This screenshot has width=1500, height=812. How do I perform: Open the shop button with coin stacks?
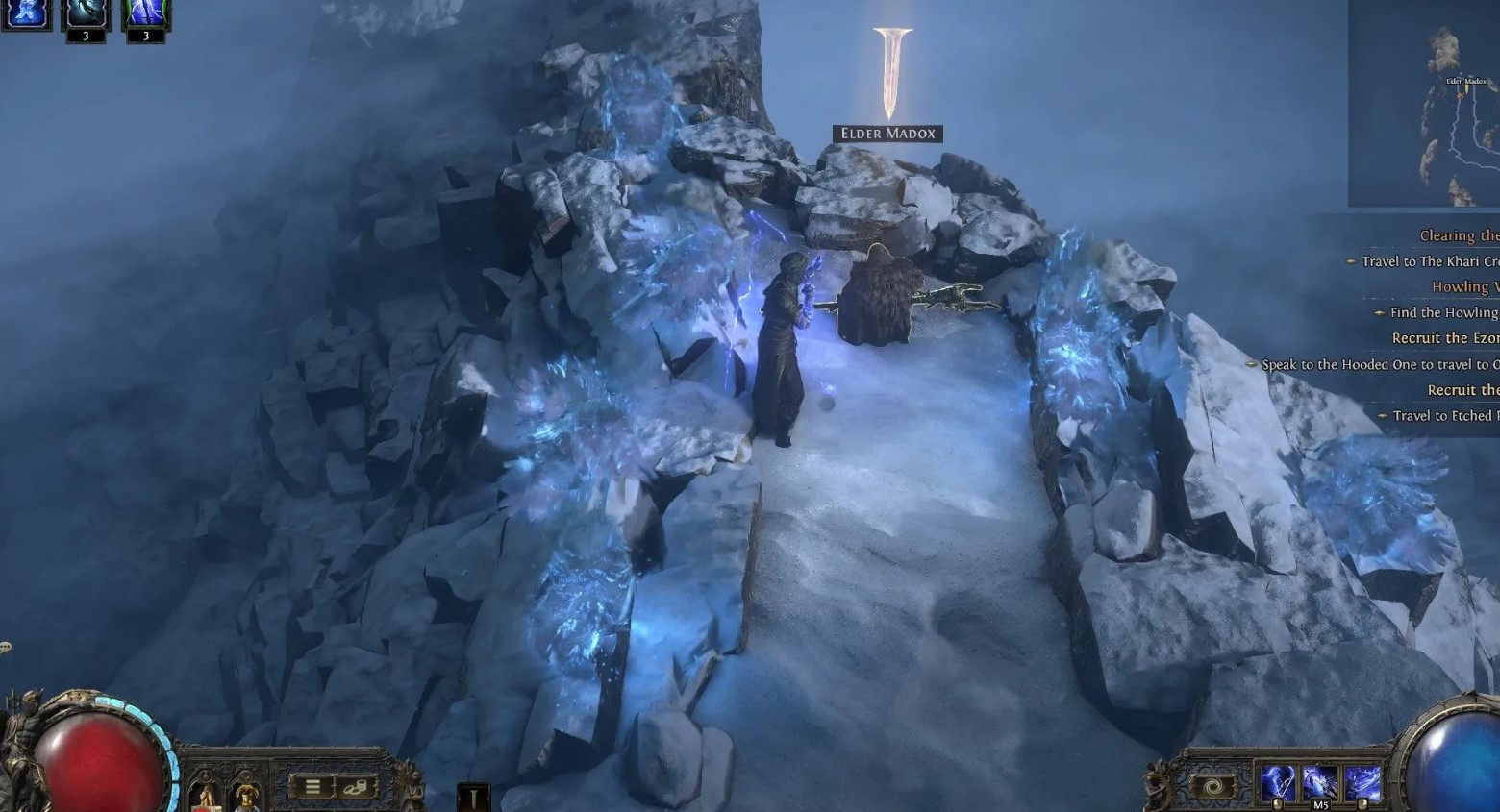click(x=355, y=787)
